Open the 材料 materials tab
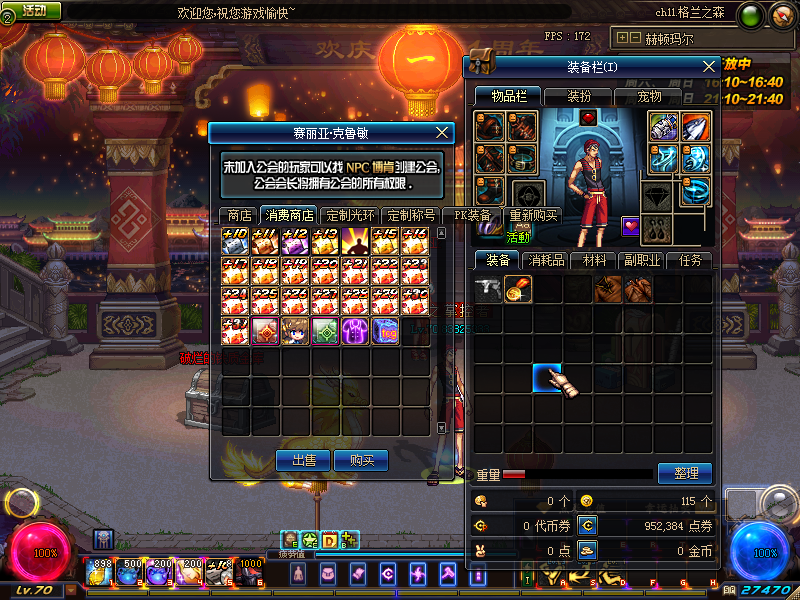 pos(594,260)
